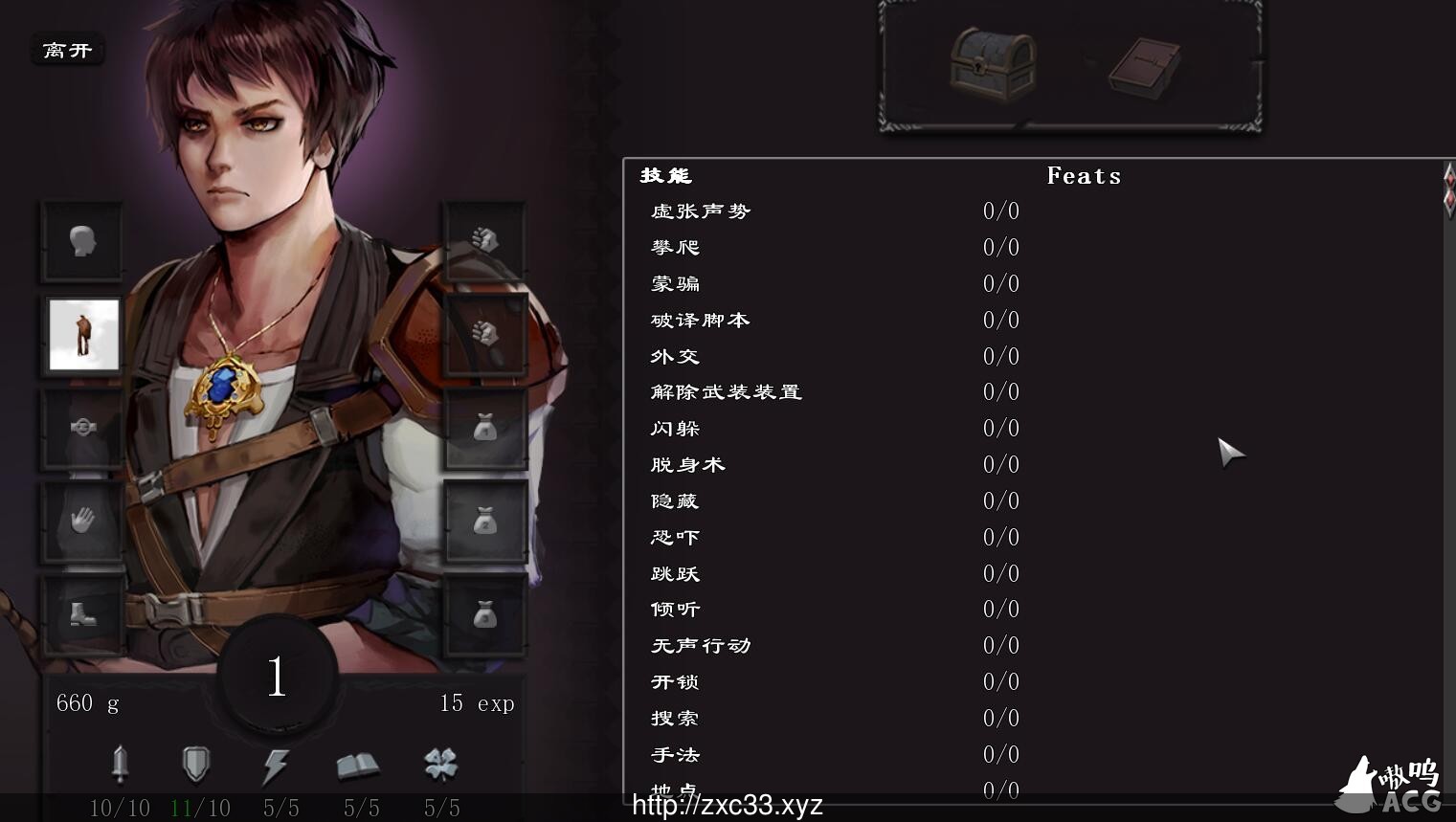1456x822 pixels.
Task: Select the 攀爬 skill row
Action: [x=676, y=248]
